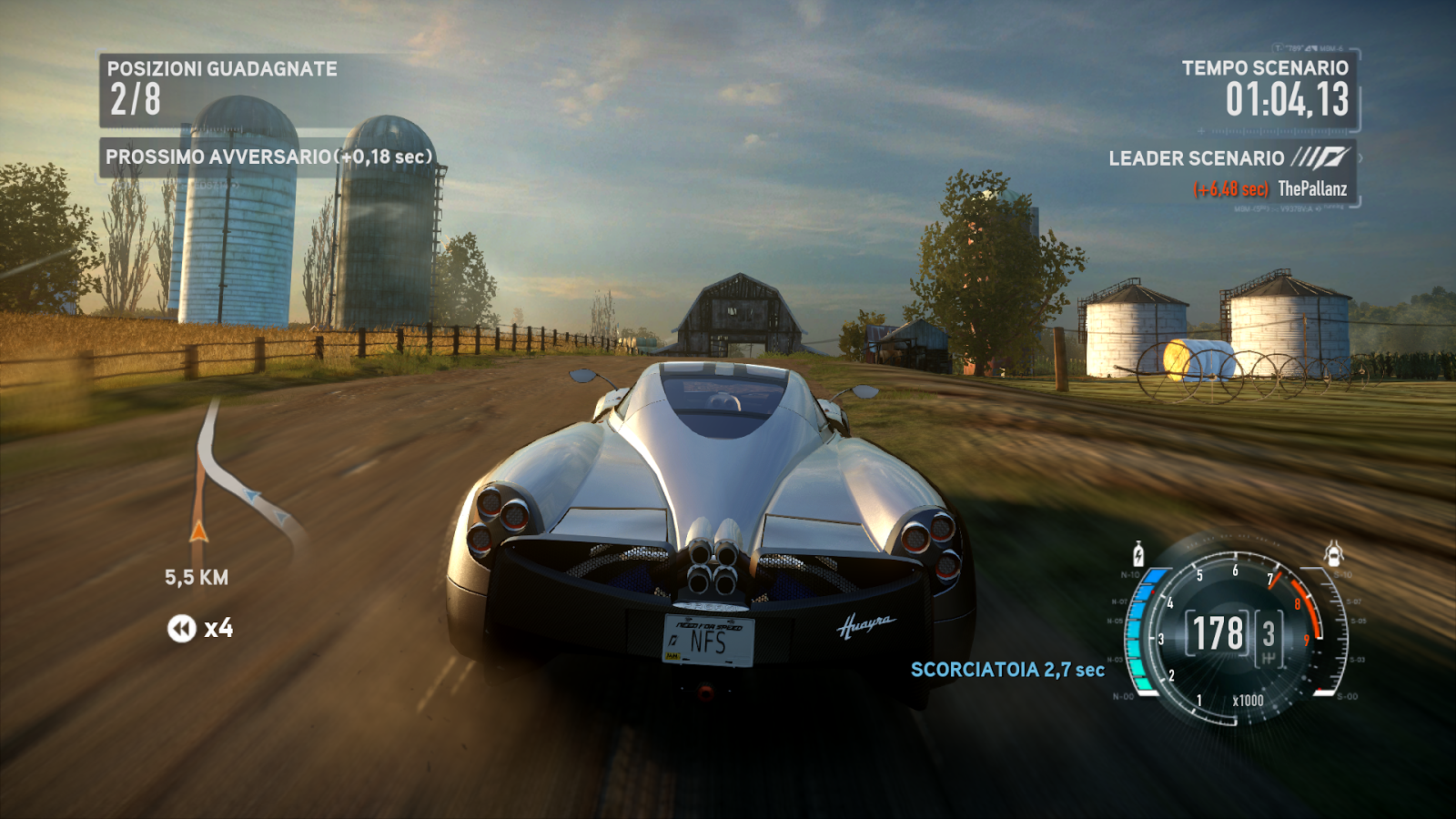Click the Autolog logo beside Leader Scenario
Viewport: 1456px width, 819px height.
(x=1320, y=158)
